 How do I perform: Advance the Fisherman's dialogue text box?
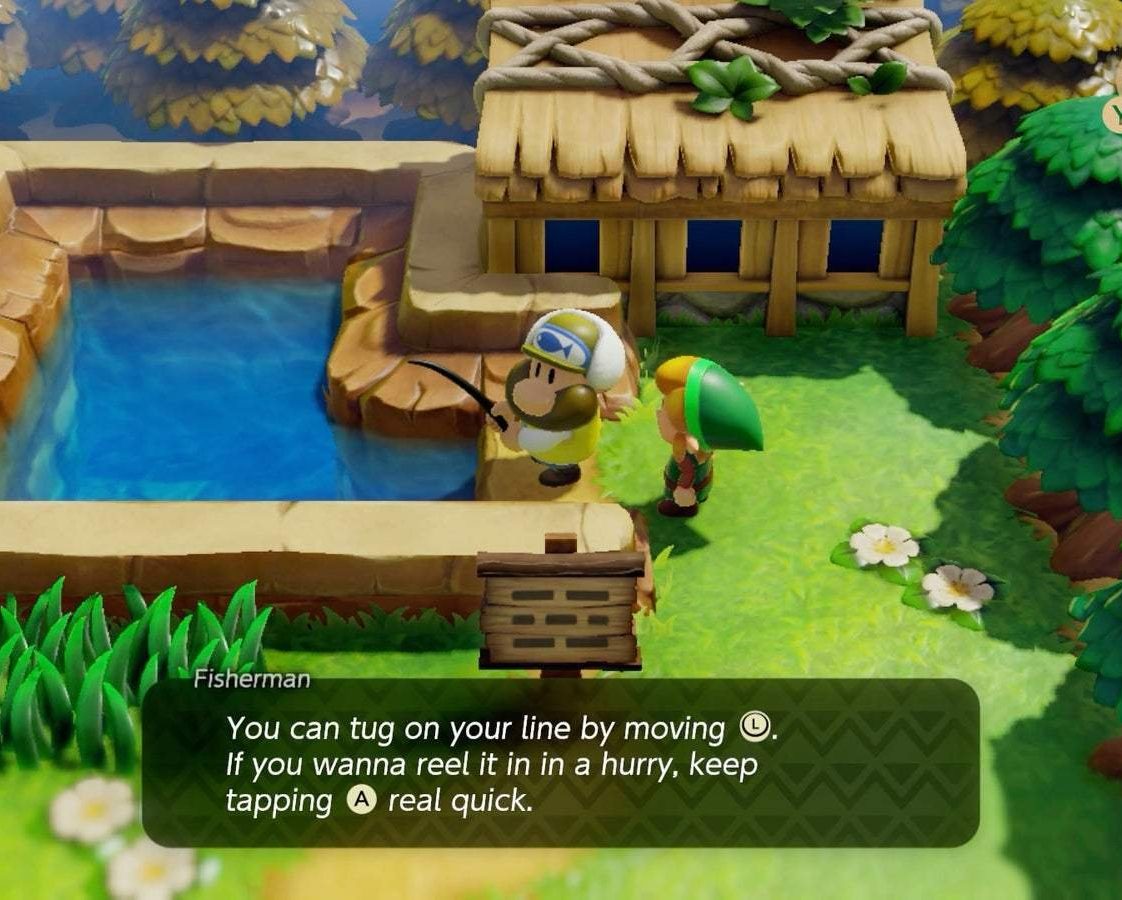[x=560, y=763]
